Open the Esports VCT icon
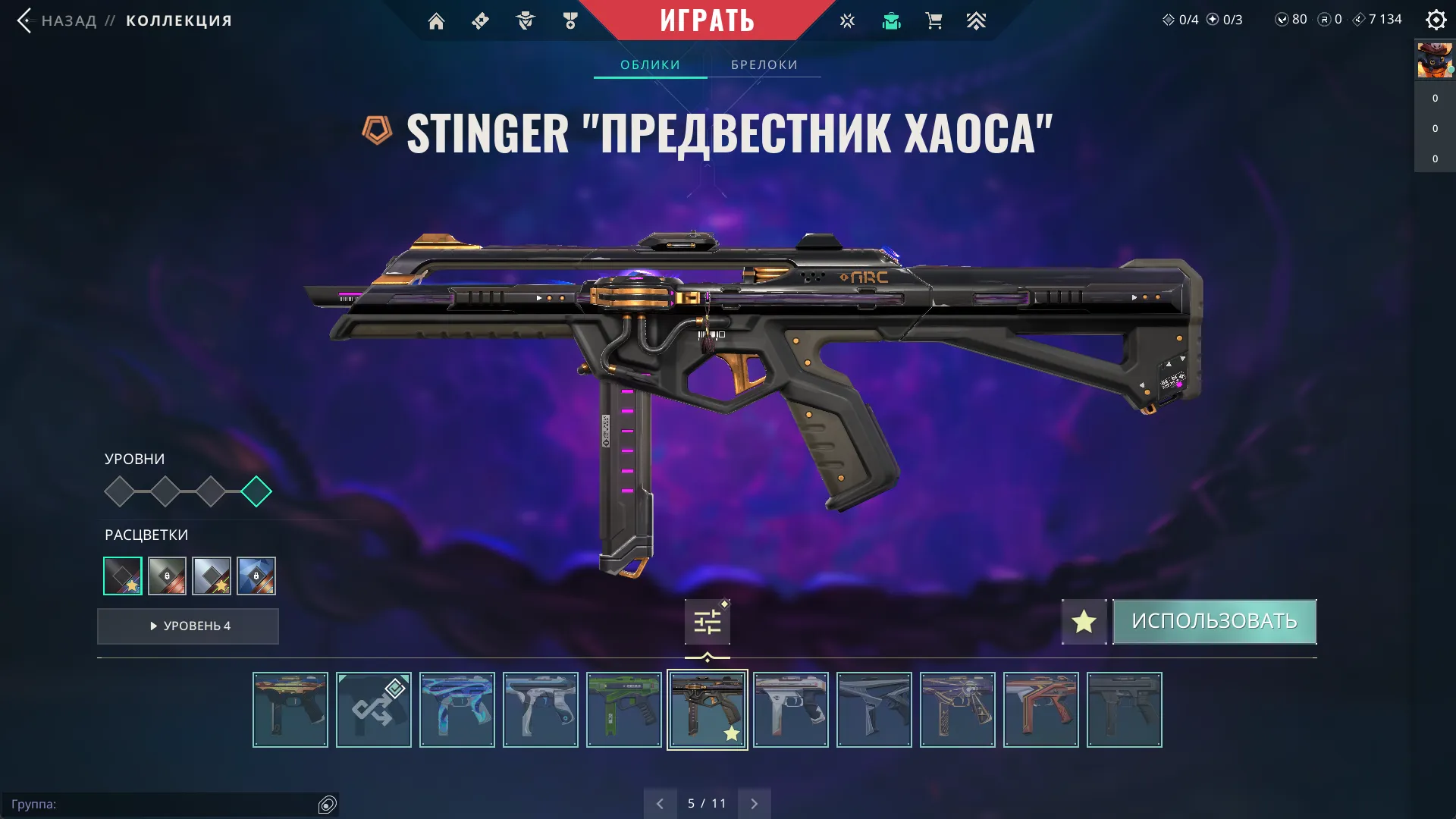 pos(847,20)
